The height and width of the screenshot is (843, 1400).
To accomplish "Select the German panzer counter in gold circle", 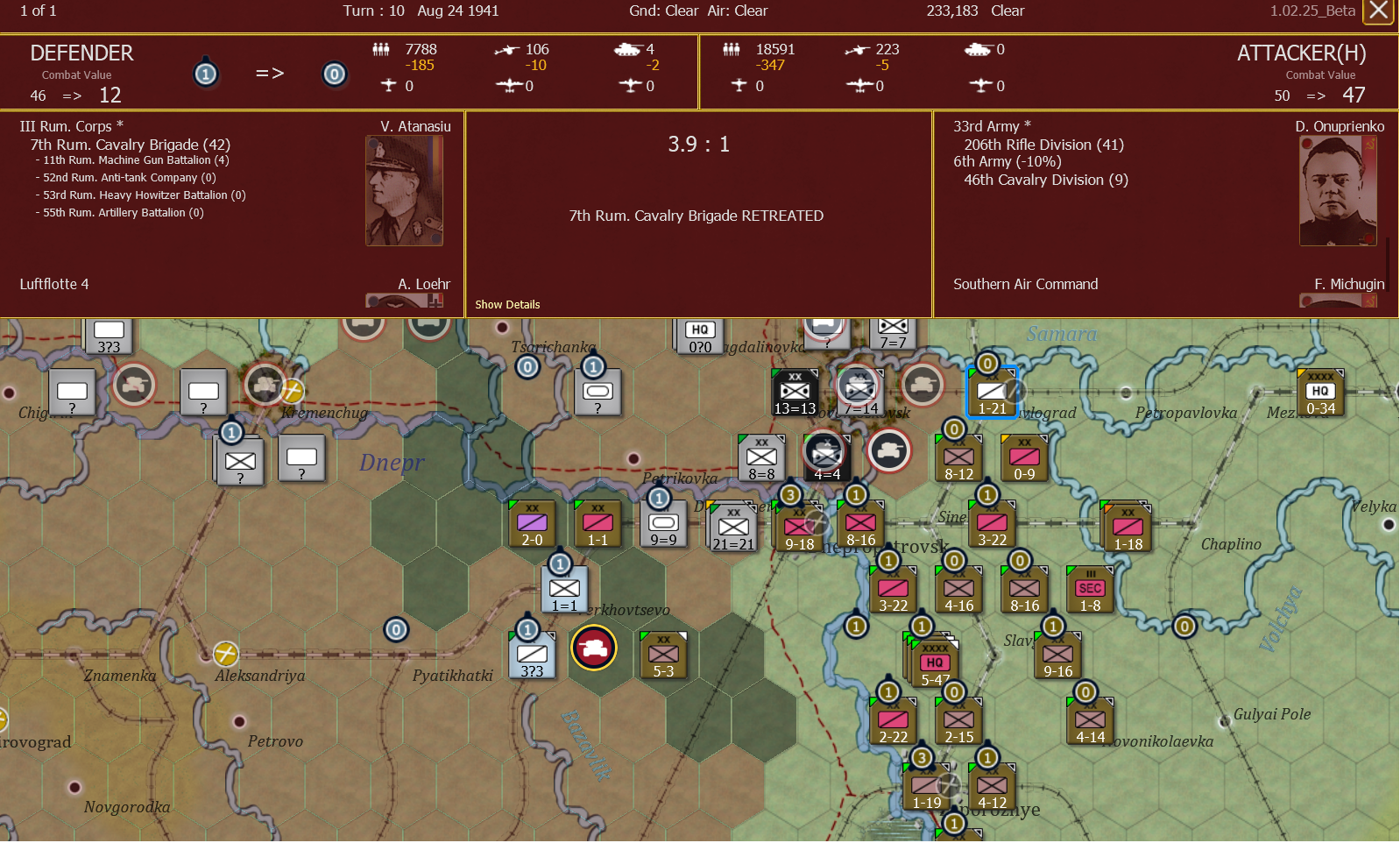I will [x=595, y=648].
